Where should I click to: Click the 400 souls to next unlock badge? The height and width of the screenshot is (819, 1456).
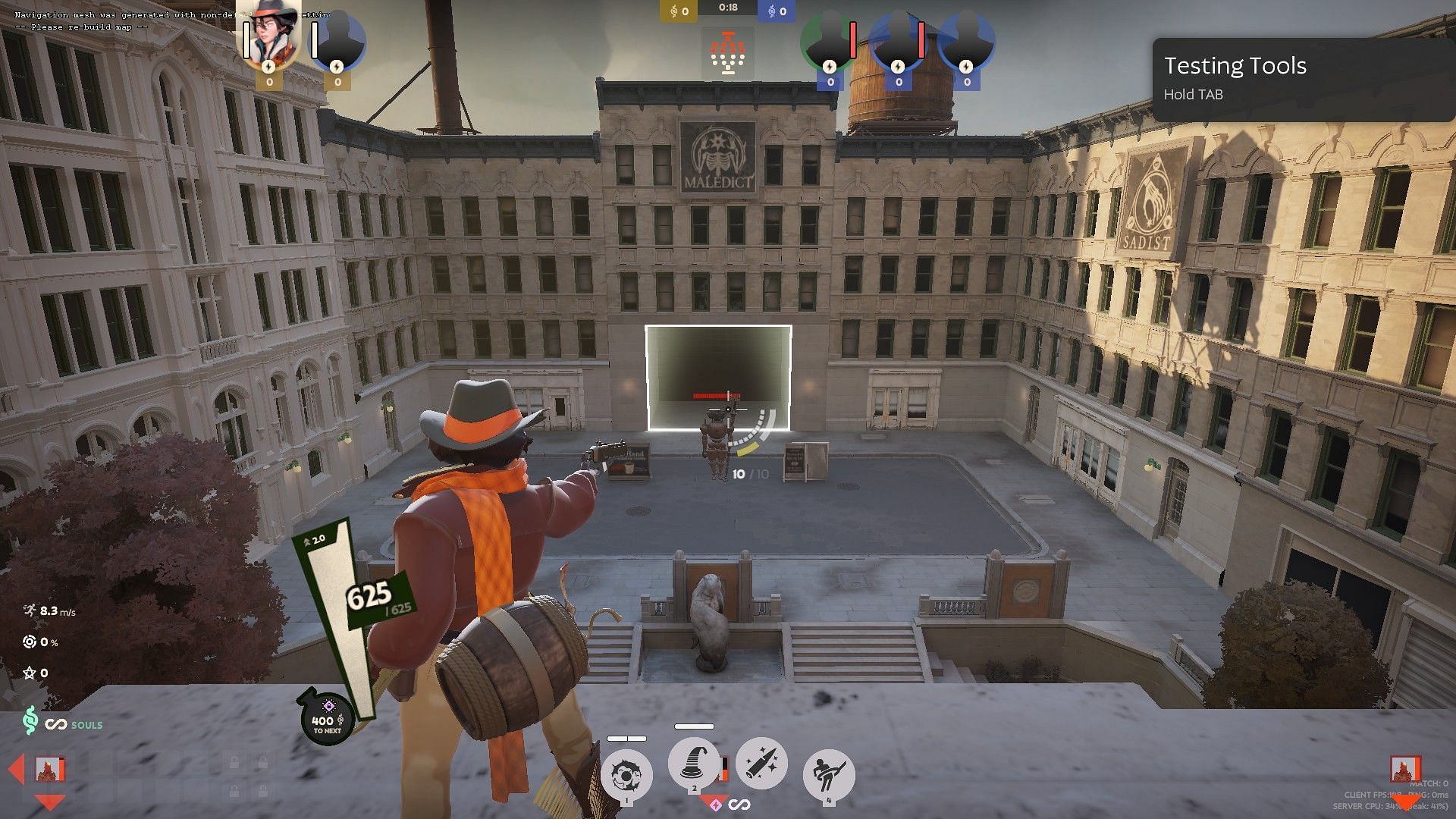click(328, 720)
